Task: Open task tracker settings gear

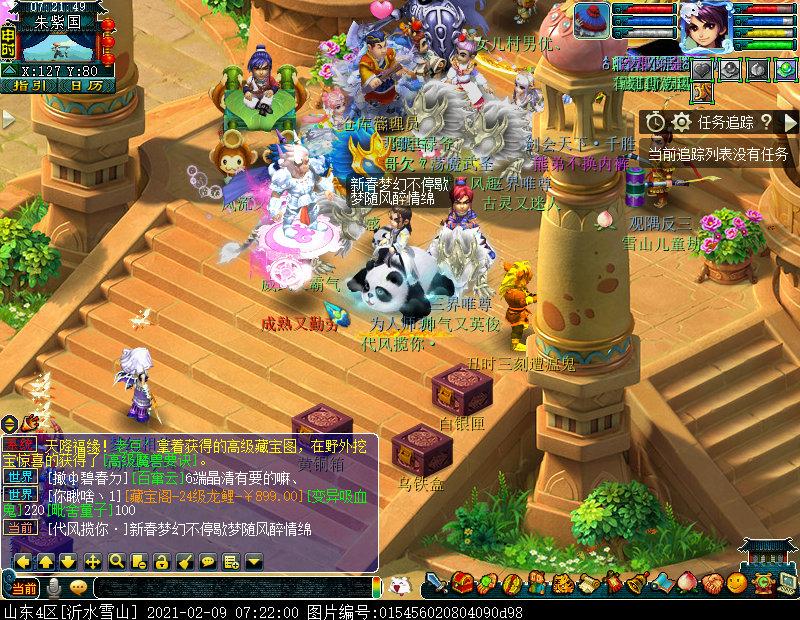Action: (682, 122)
